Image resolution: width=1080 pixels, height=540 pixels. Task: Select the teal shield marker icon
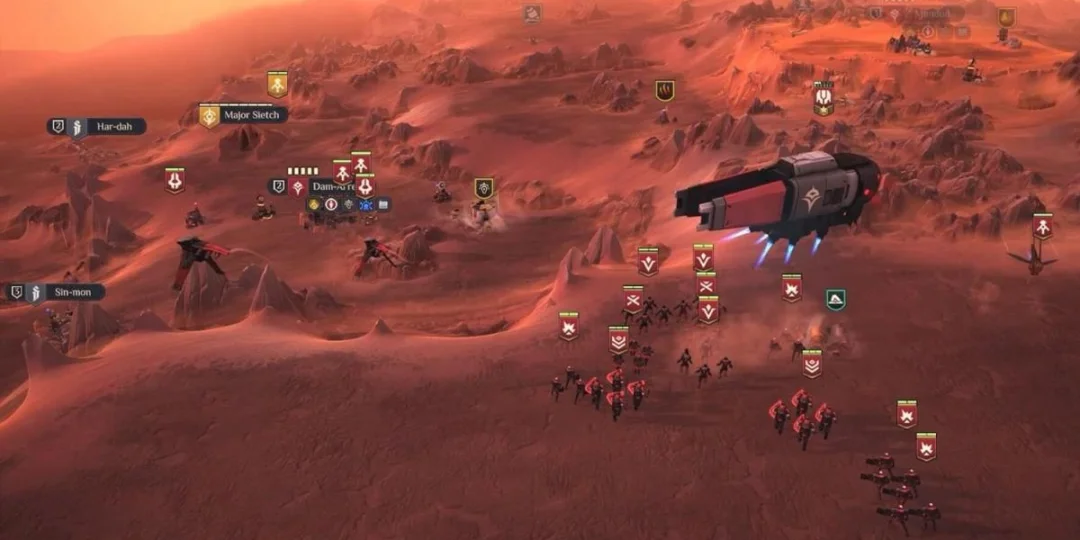click(x=836, y=299)
